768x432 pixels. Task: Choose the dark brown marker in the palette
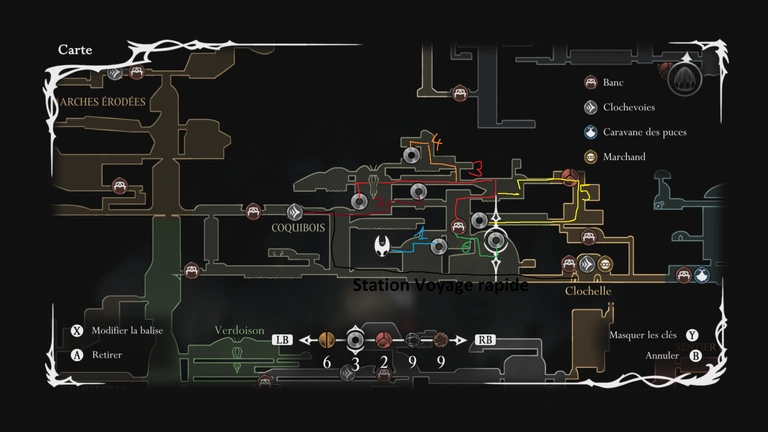pos(441,339)
